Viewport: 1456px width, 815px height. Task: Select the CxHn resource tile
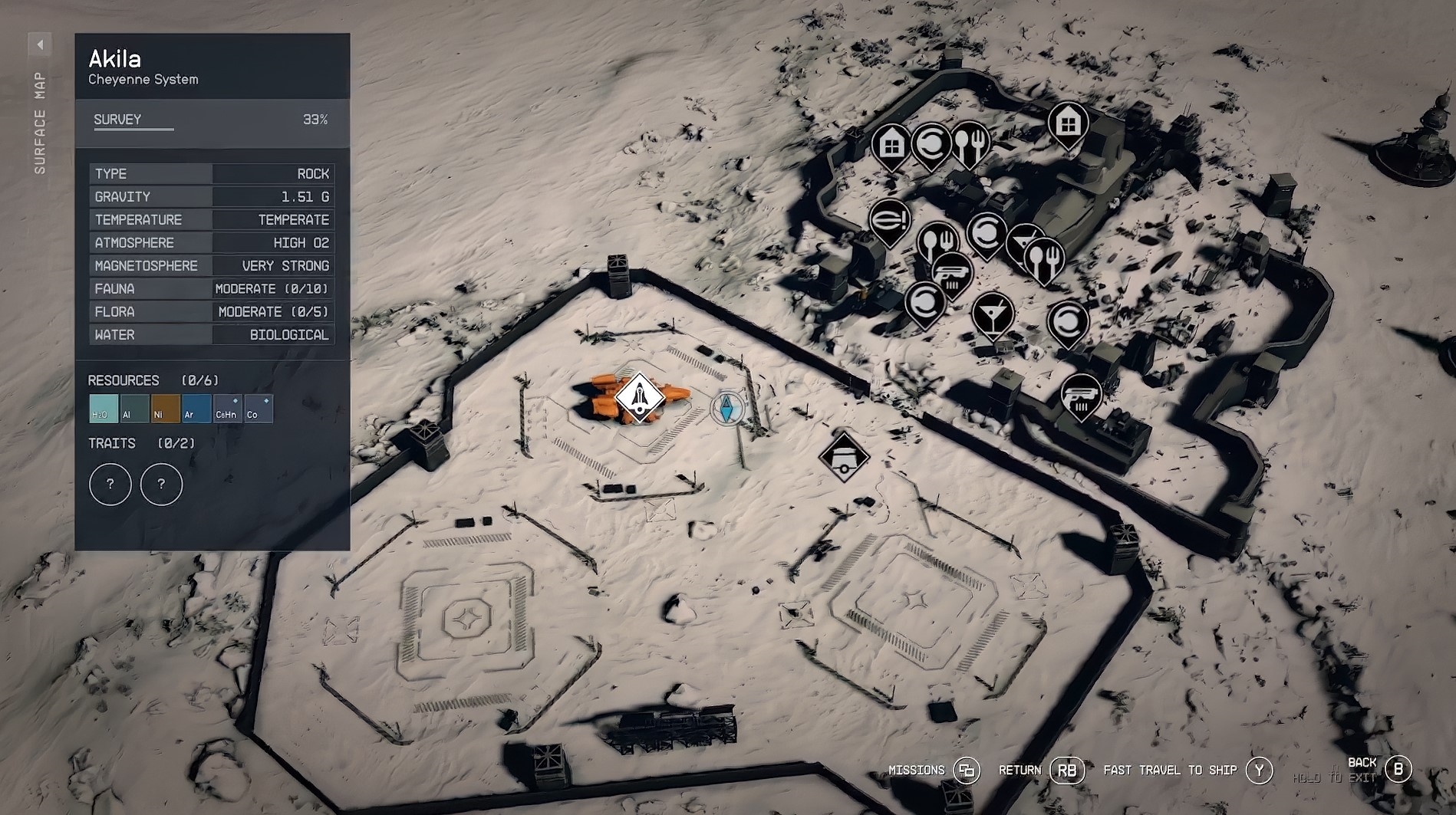pos(227,409)
